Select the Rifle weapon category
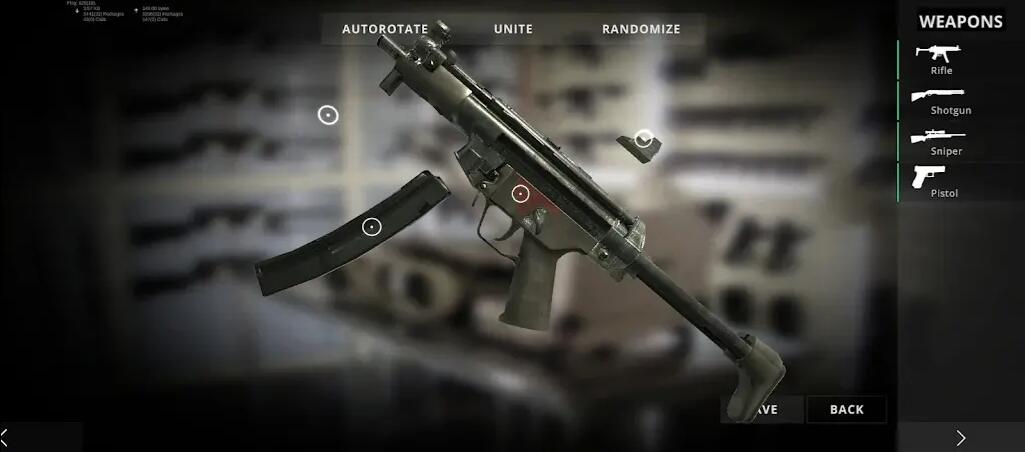The image size is (1025, 452). pyautogui.click(x=941, y=59)
